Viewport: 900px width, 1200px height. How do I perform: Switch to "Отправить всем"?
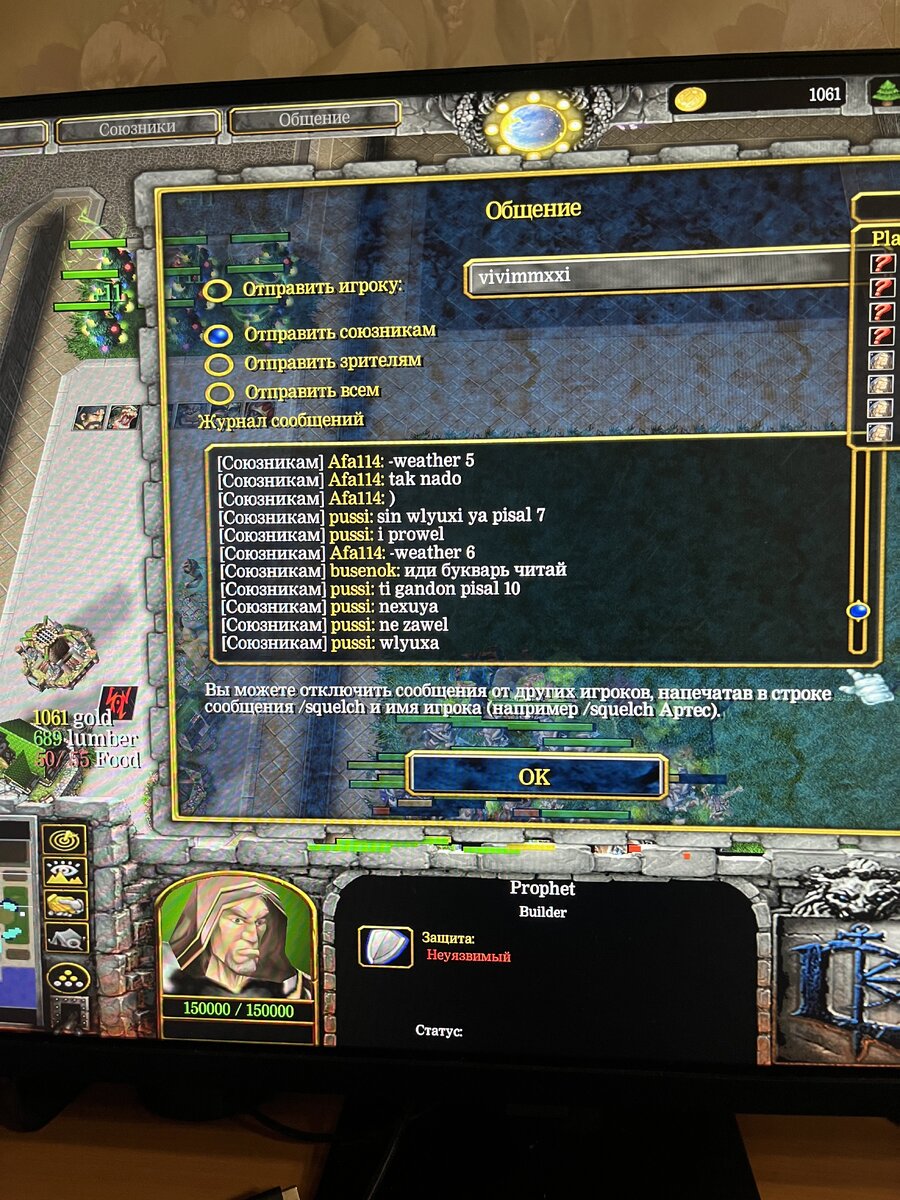(x=219, y=393)
